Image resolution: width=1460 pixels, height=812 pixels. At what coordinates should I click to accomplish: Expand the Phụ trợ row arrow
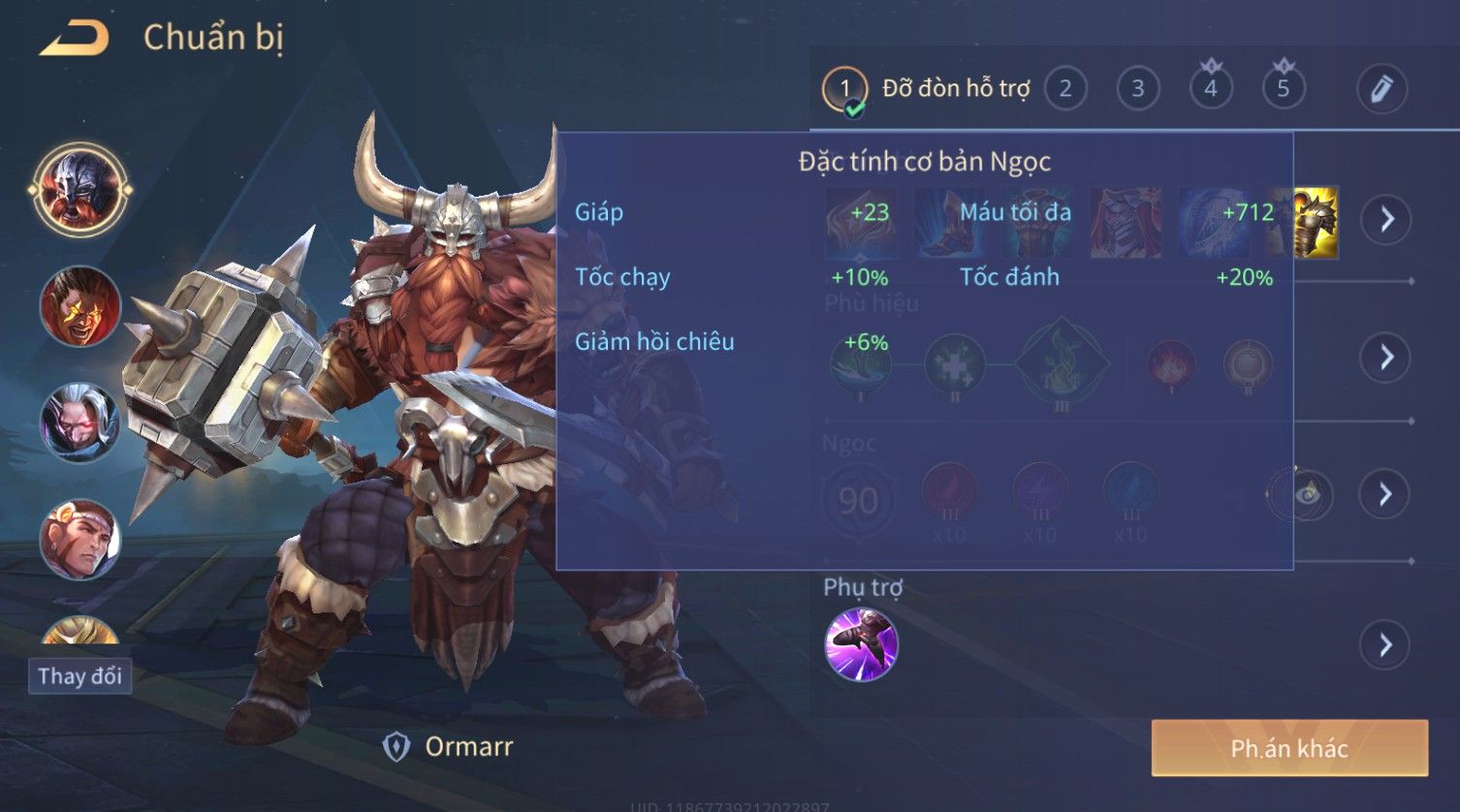tap(1387, 644)
